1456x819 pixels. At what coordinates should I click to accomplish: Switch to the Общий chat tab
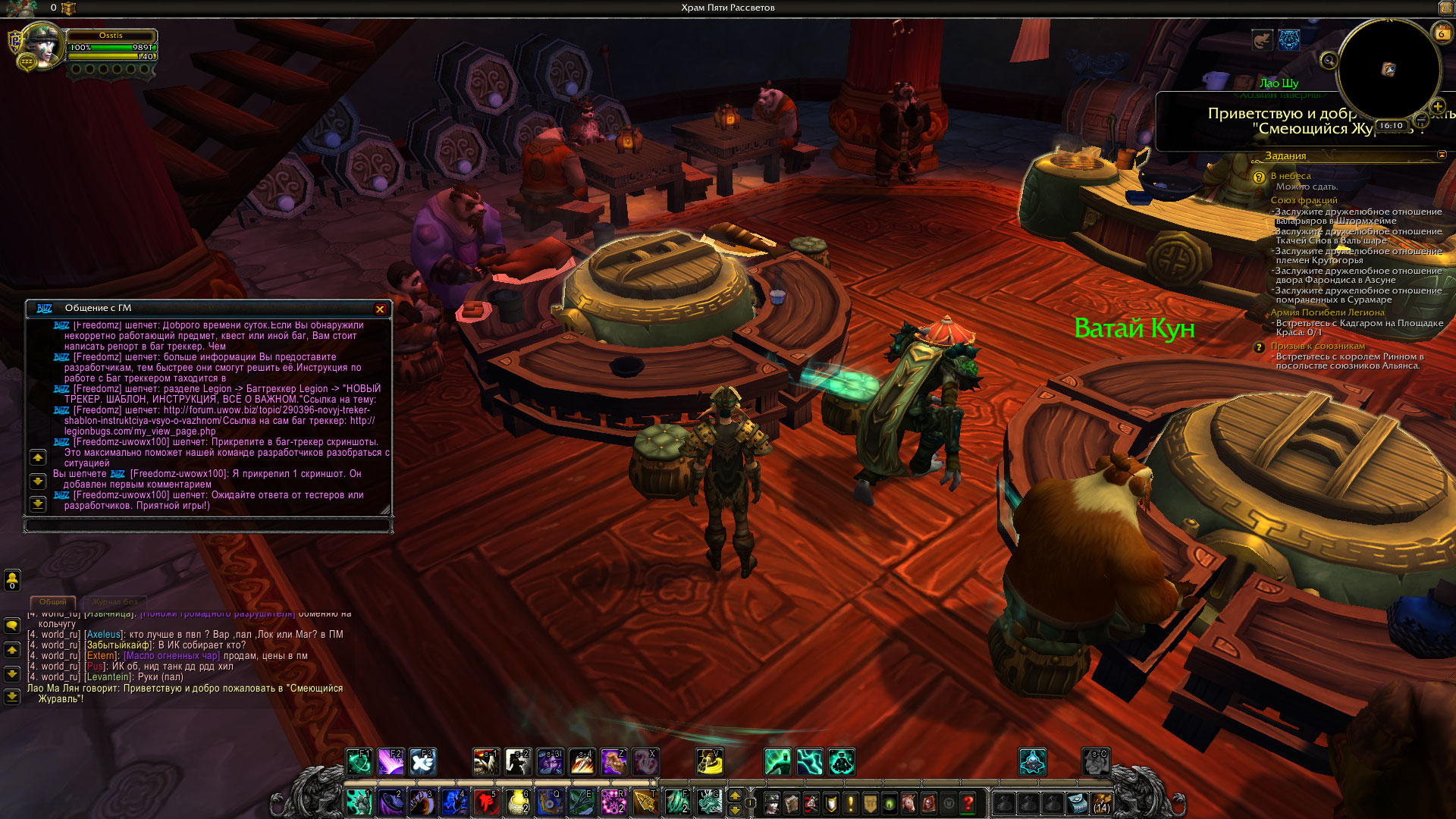(x=52, y=602)
